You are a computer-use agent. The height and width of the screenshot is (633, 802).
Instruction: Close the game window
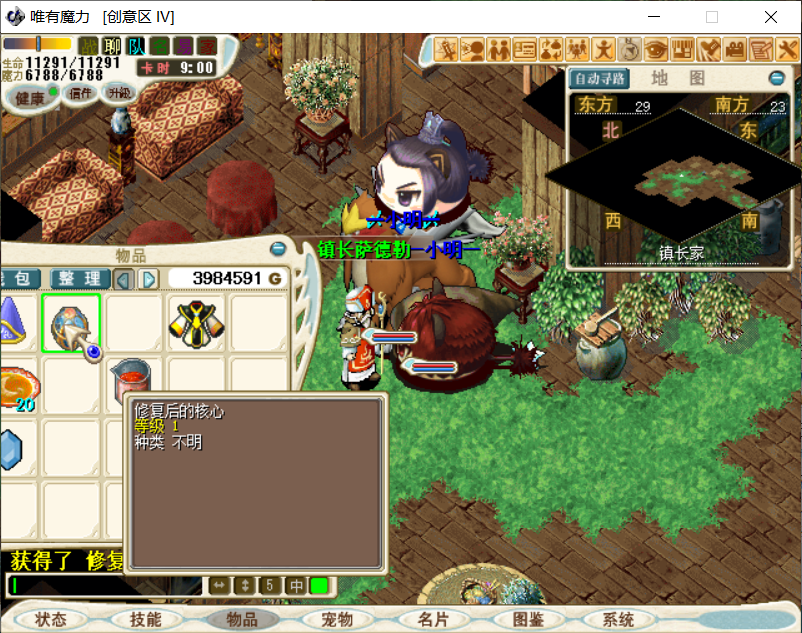(x=771, y=17)
